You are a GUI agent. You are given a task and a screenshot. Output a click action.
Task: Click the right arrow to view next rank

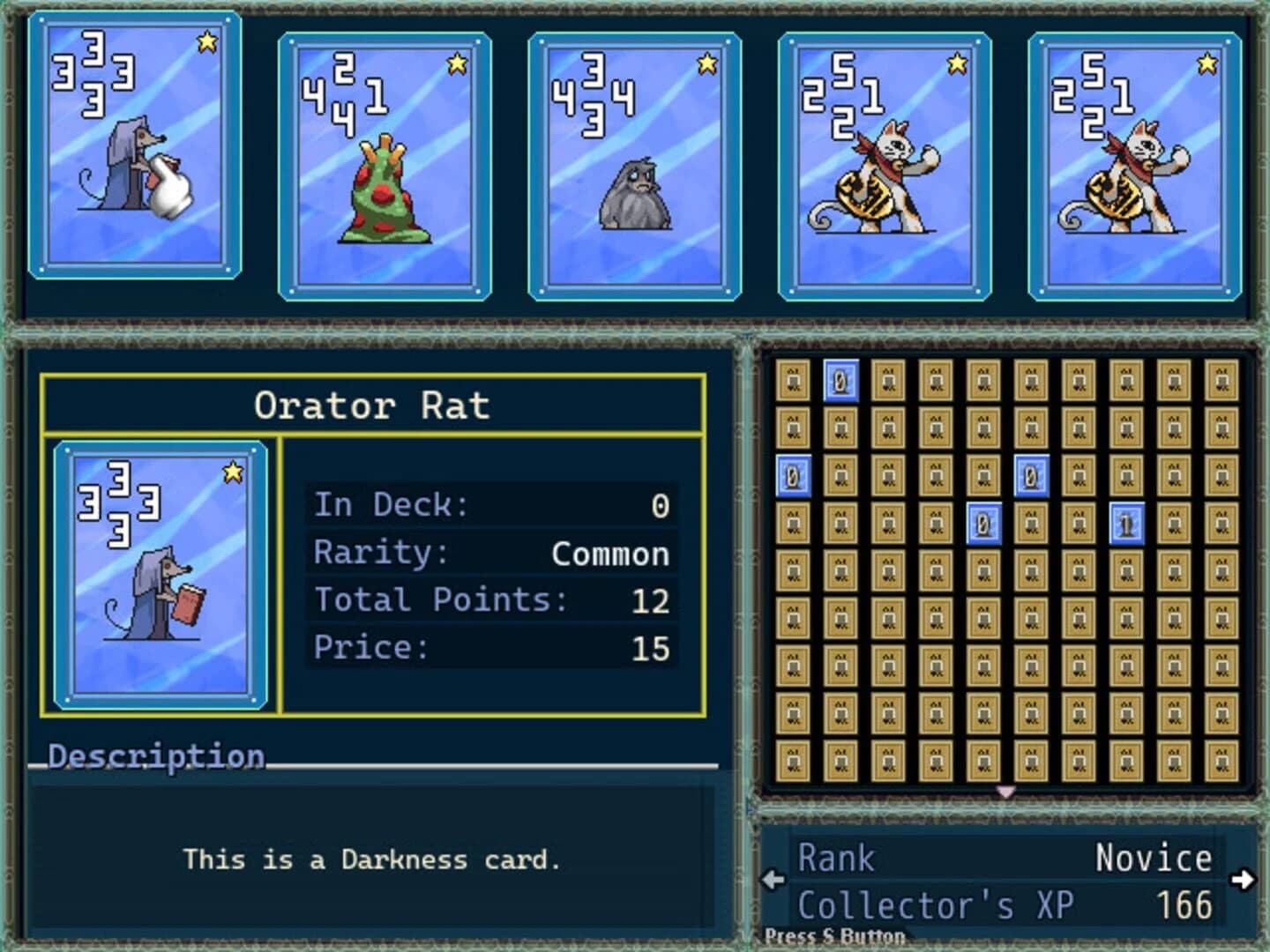pos(1242,879)
